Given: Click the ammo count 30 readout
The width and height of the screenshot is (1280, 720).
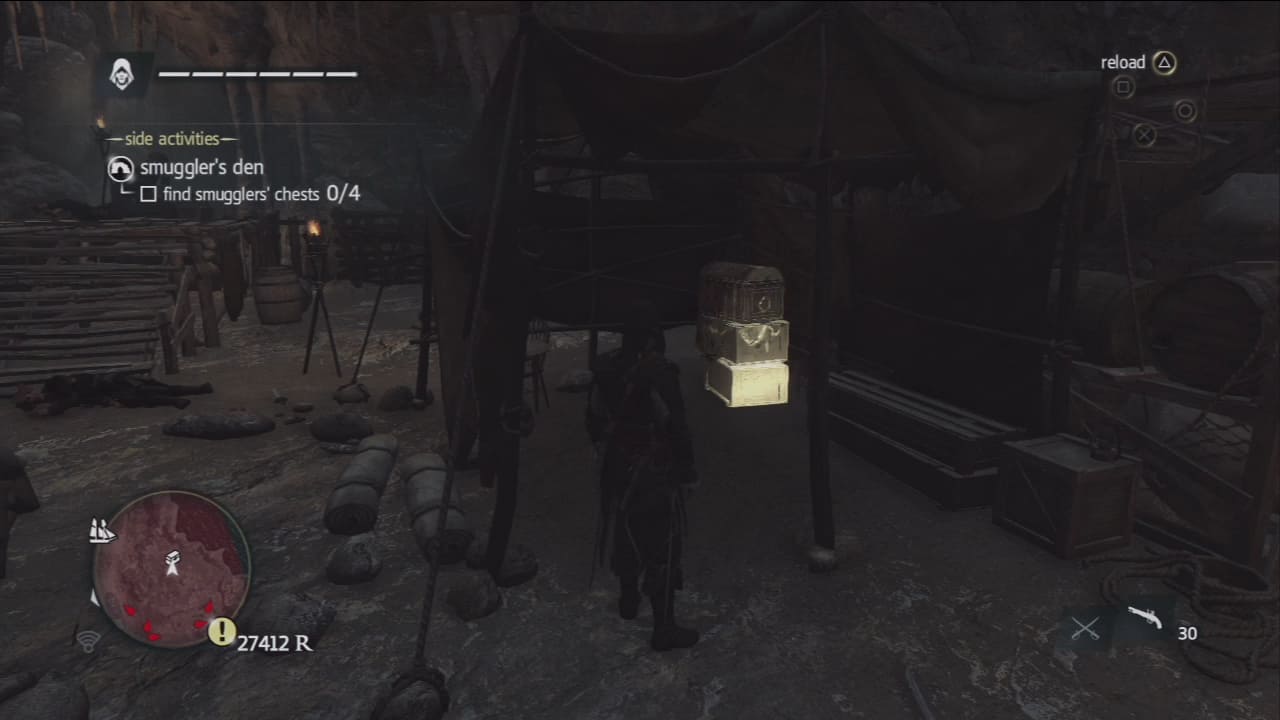Looking at the screenshot, I should (1190, 633).
